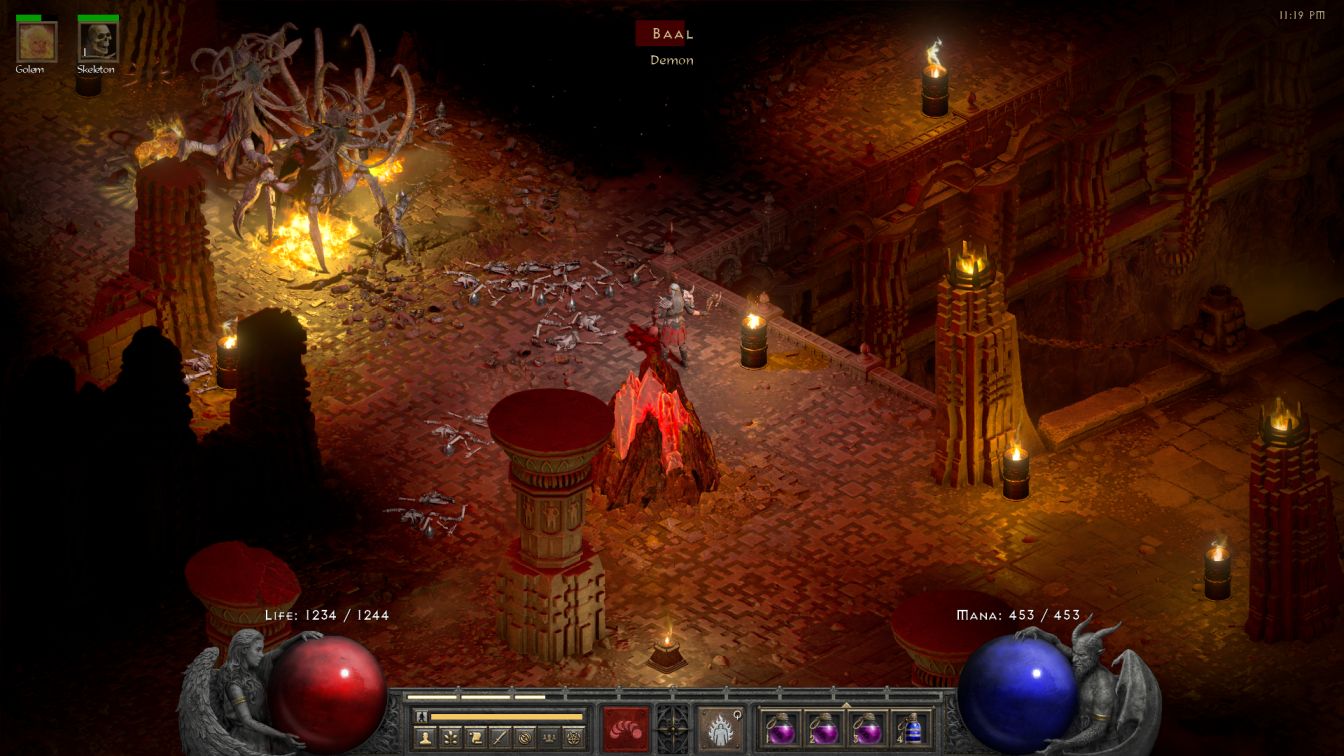Open the game menu pentagram button
The height and width of the screenshot is (756, 1344).
coord(573,737)
